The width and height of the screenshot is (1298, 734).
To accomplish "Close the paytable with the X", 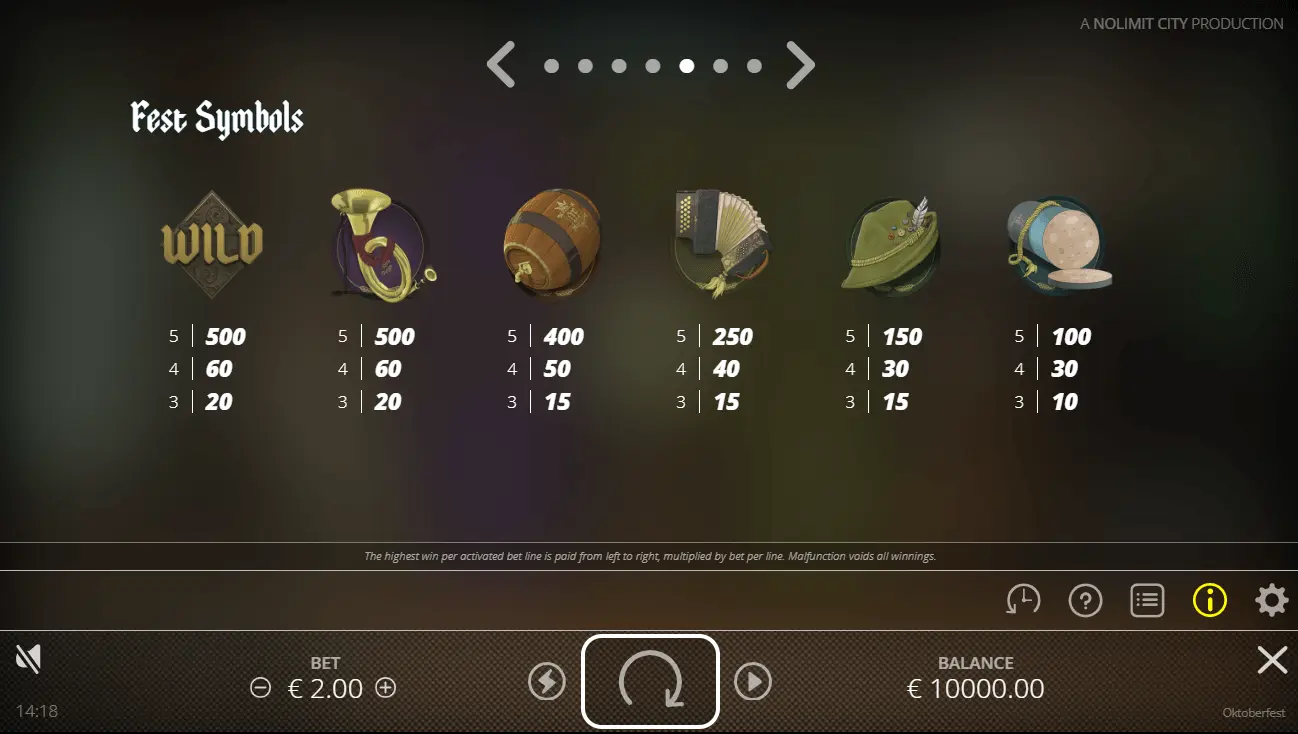I will [1272, 660].
